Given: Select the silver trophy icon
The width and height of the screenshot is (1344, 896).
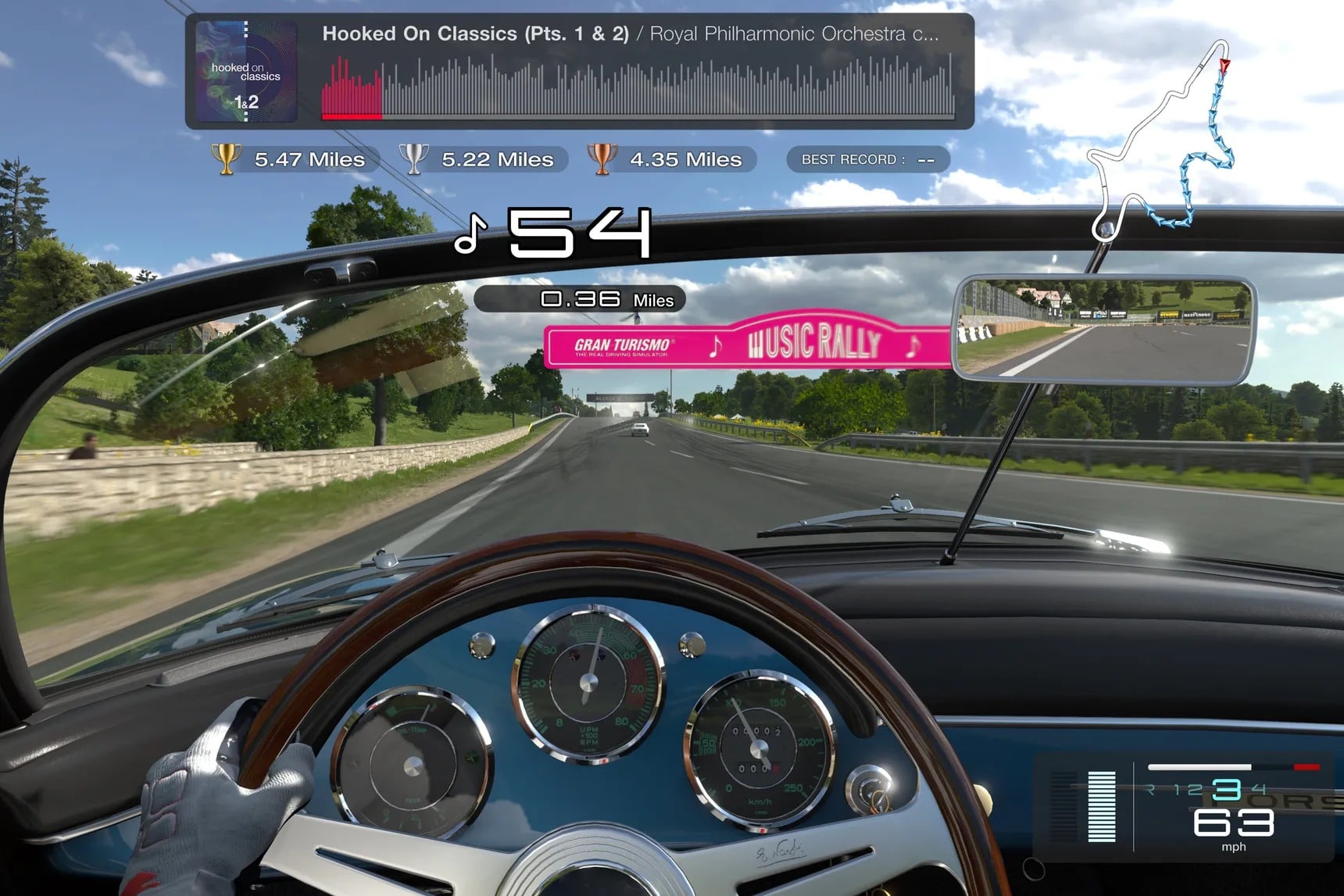Looking at the screenshot, I should click(x=415, y=159).
